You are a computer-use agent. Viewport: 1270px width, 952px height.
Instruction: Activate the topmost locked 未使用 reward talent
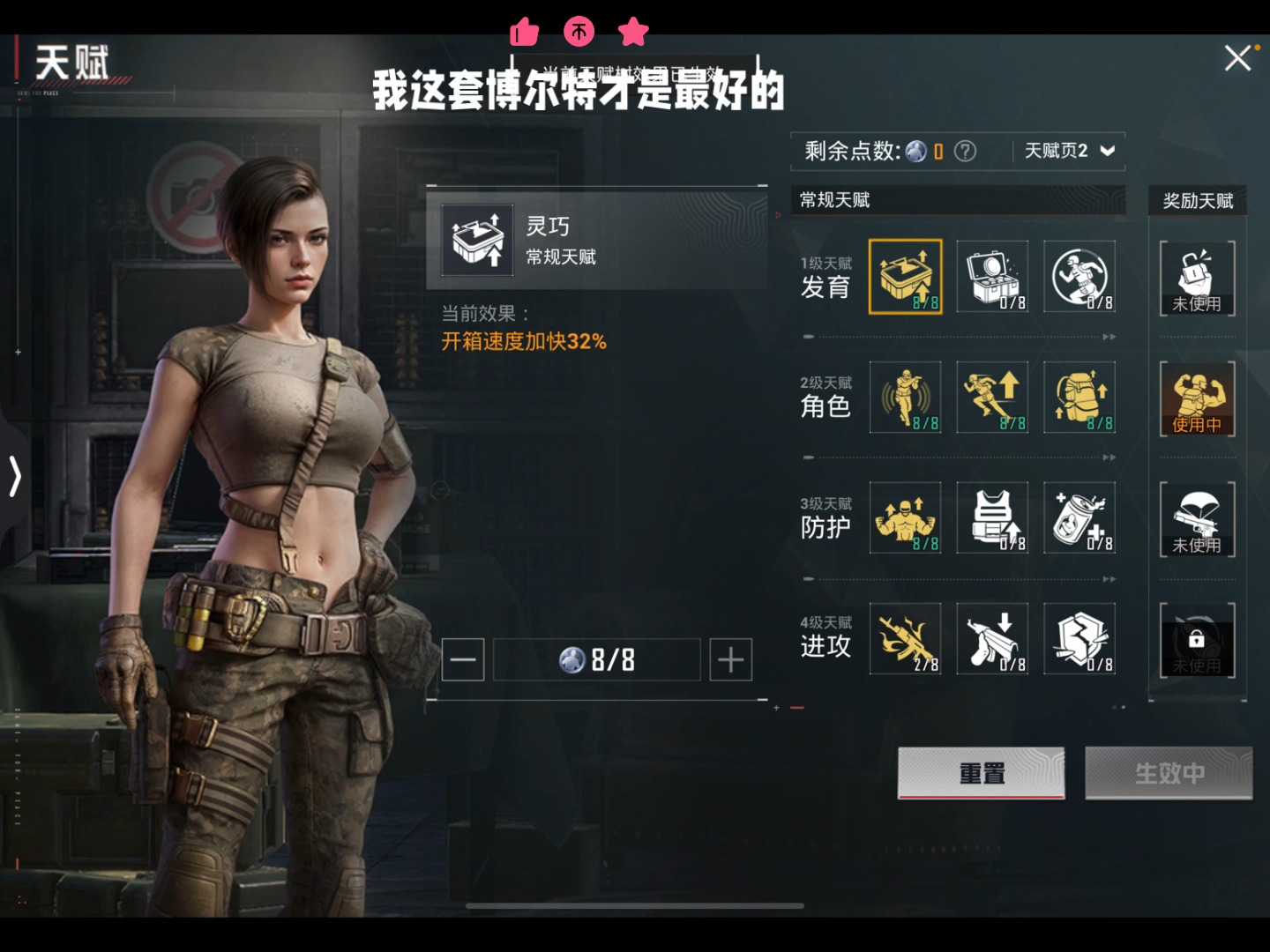[1196, 277]
